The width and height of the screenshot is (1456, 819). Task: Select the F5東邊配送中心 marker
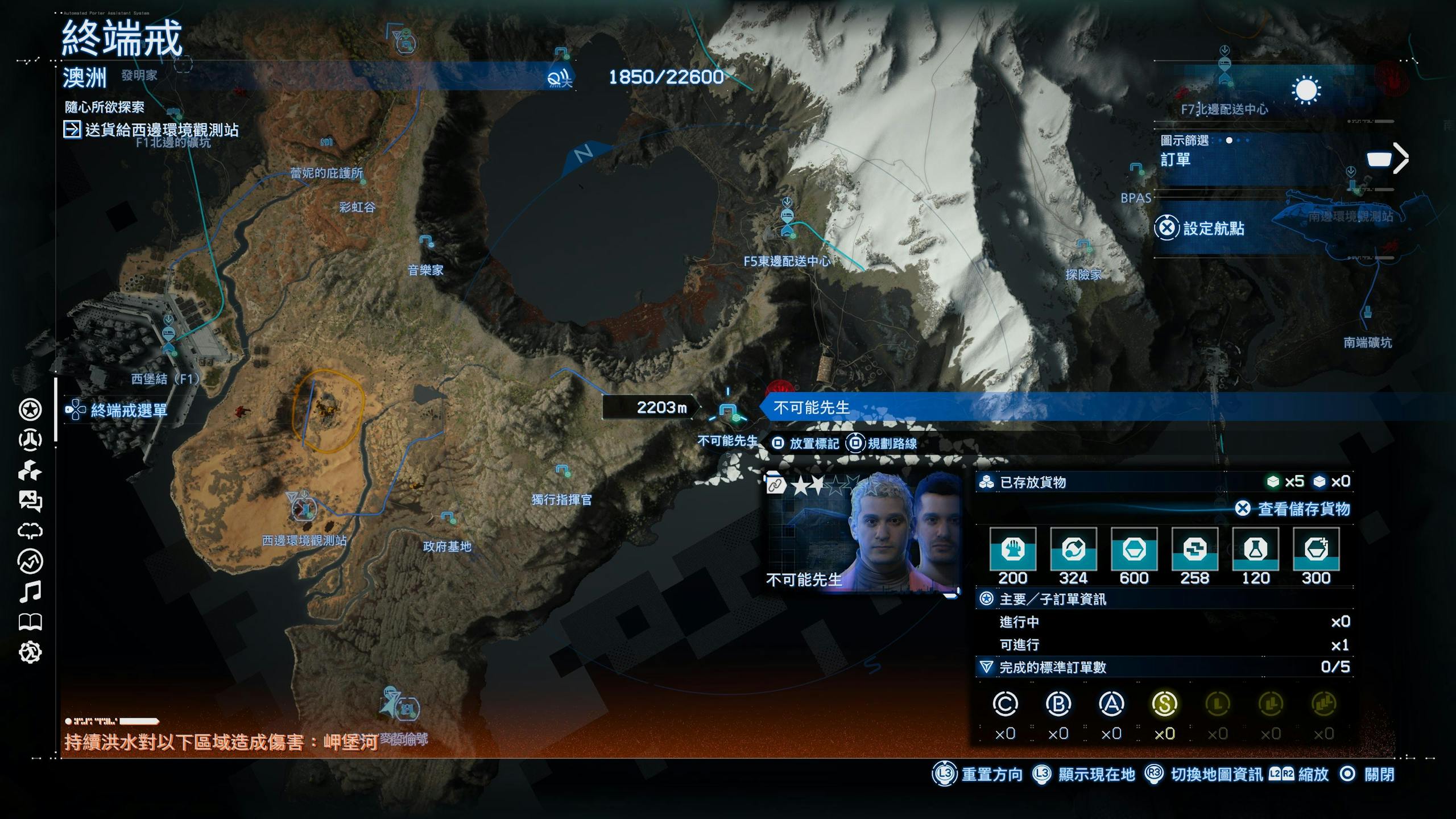pyautogui.click(x=787, y=223)
